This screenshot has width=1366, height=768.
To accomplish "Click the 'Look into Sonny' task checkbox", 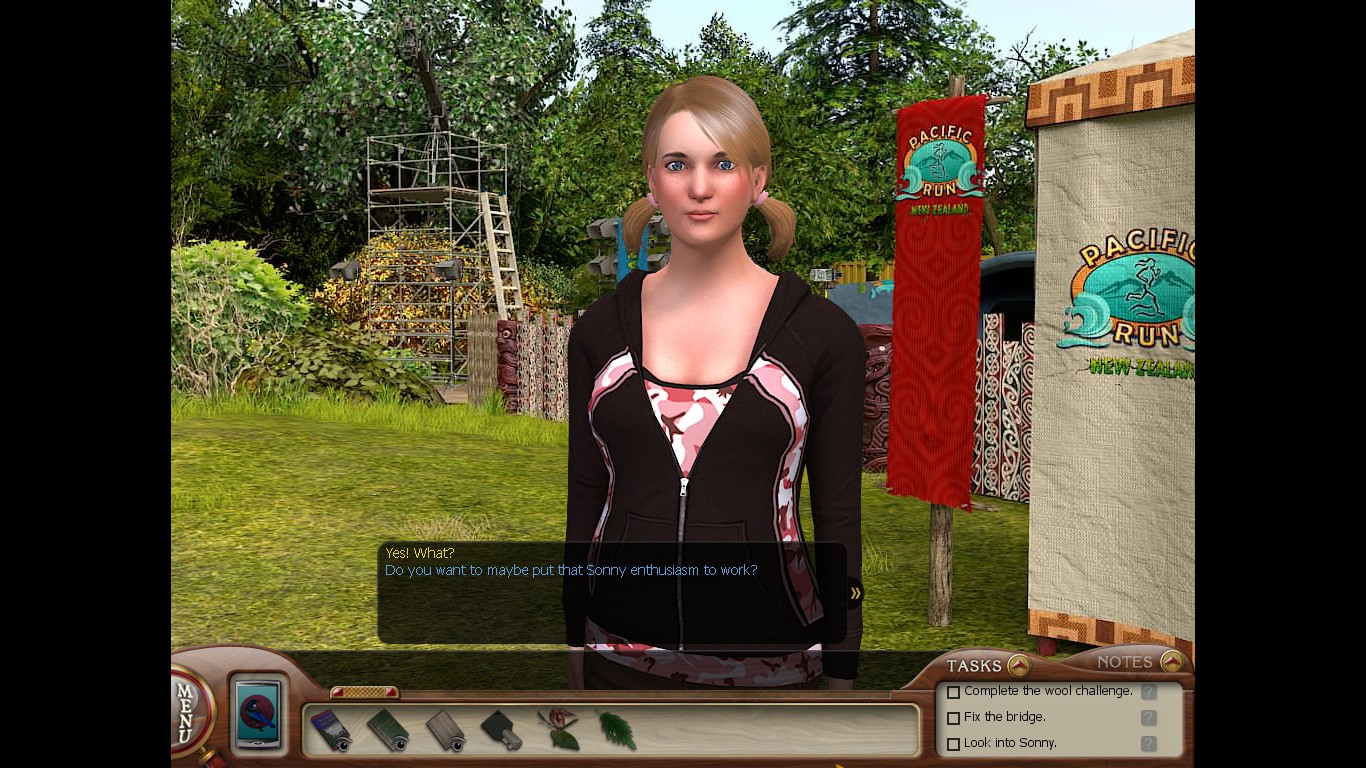I will 954,744.
